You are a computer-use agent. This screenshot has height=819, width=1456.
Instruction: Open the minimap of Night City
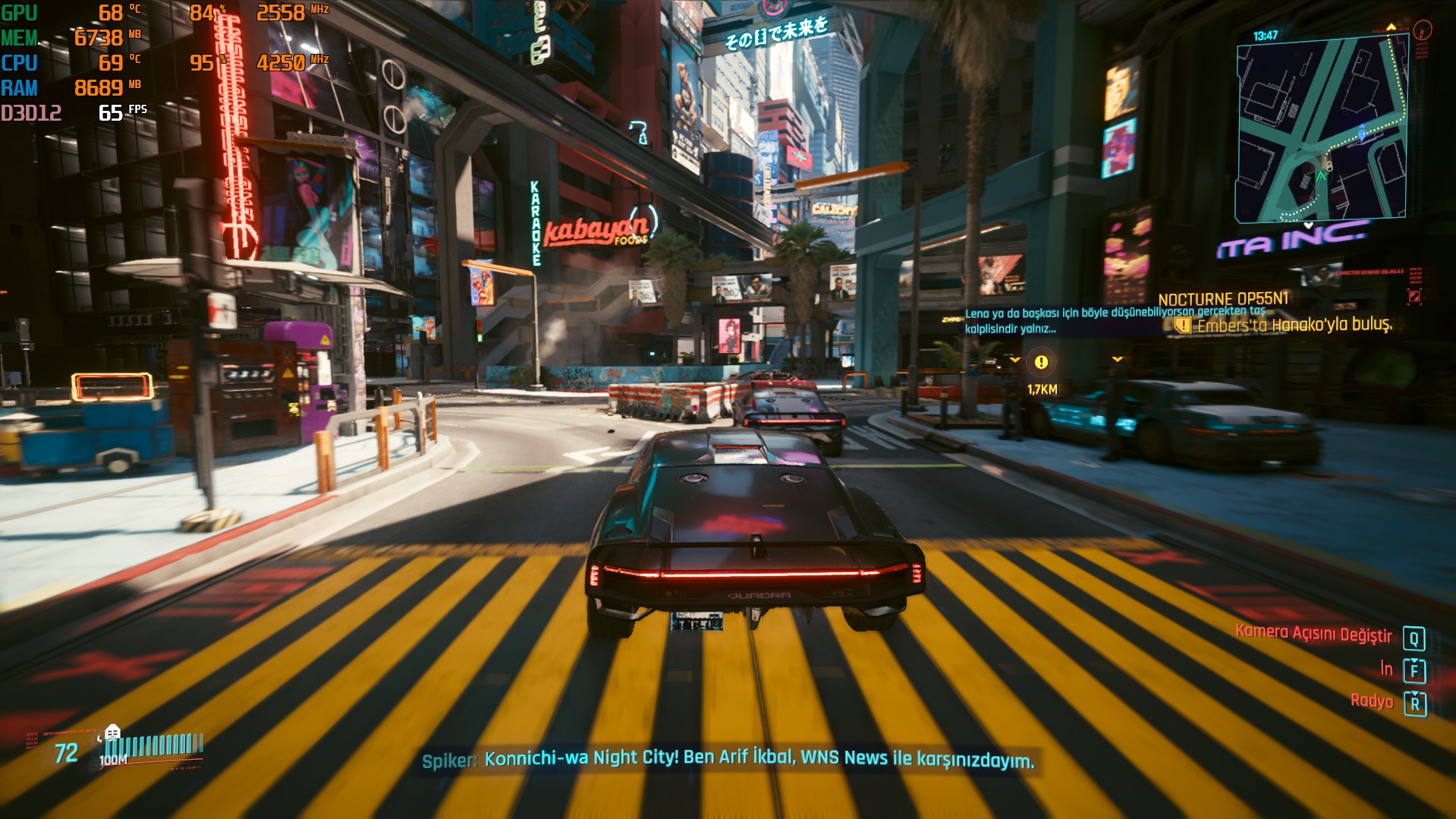click(1321, 130)
